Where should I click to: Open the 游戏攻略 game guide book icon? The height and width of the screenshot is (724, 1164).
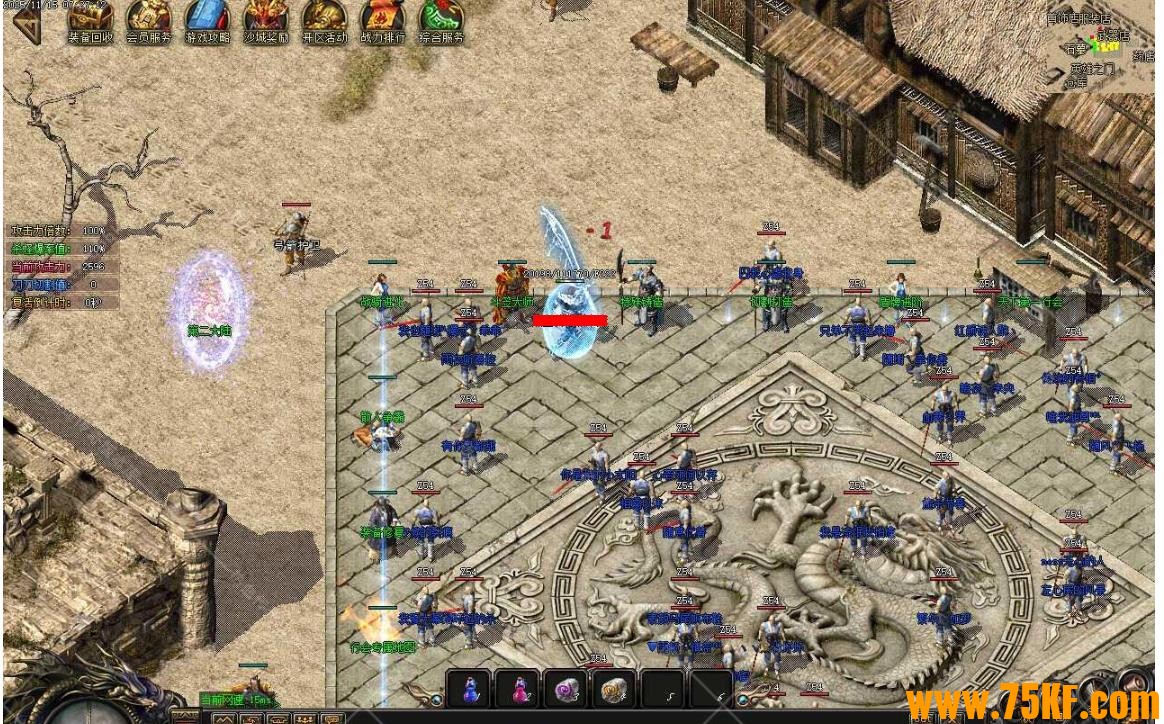click(x=207, y=20)
